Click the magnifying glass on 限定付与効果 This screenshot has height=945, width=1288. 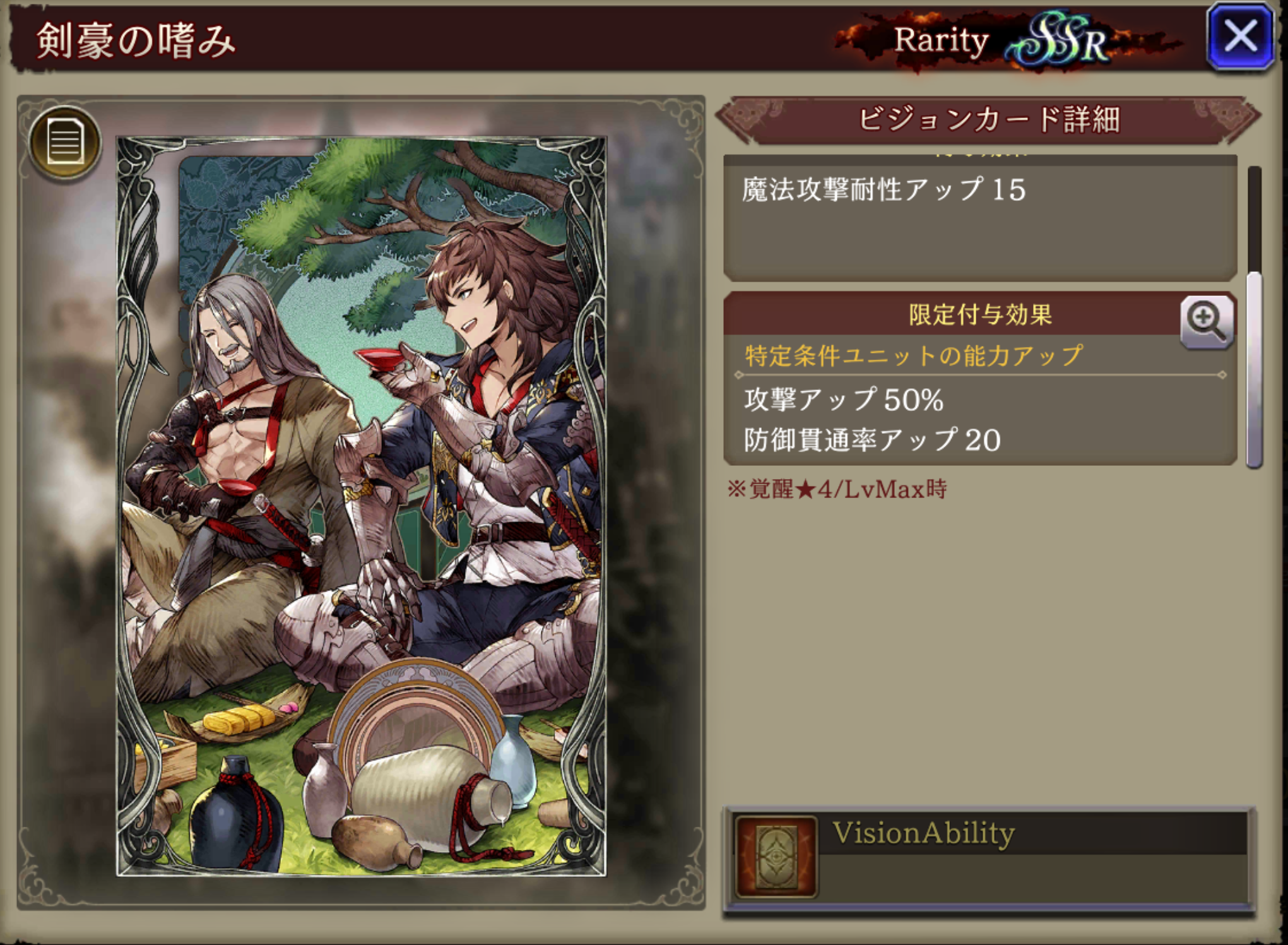[x=1206, y=322]
